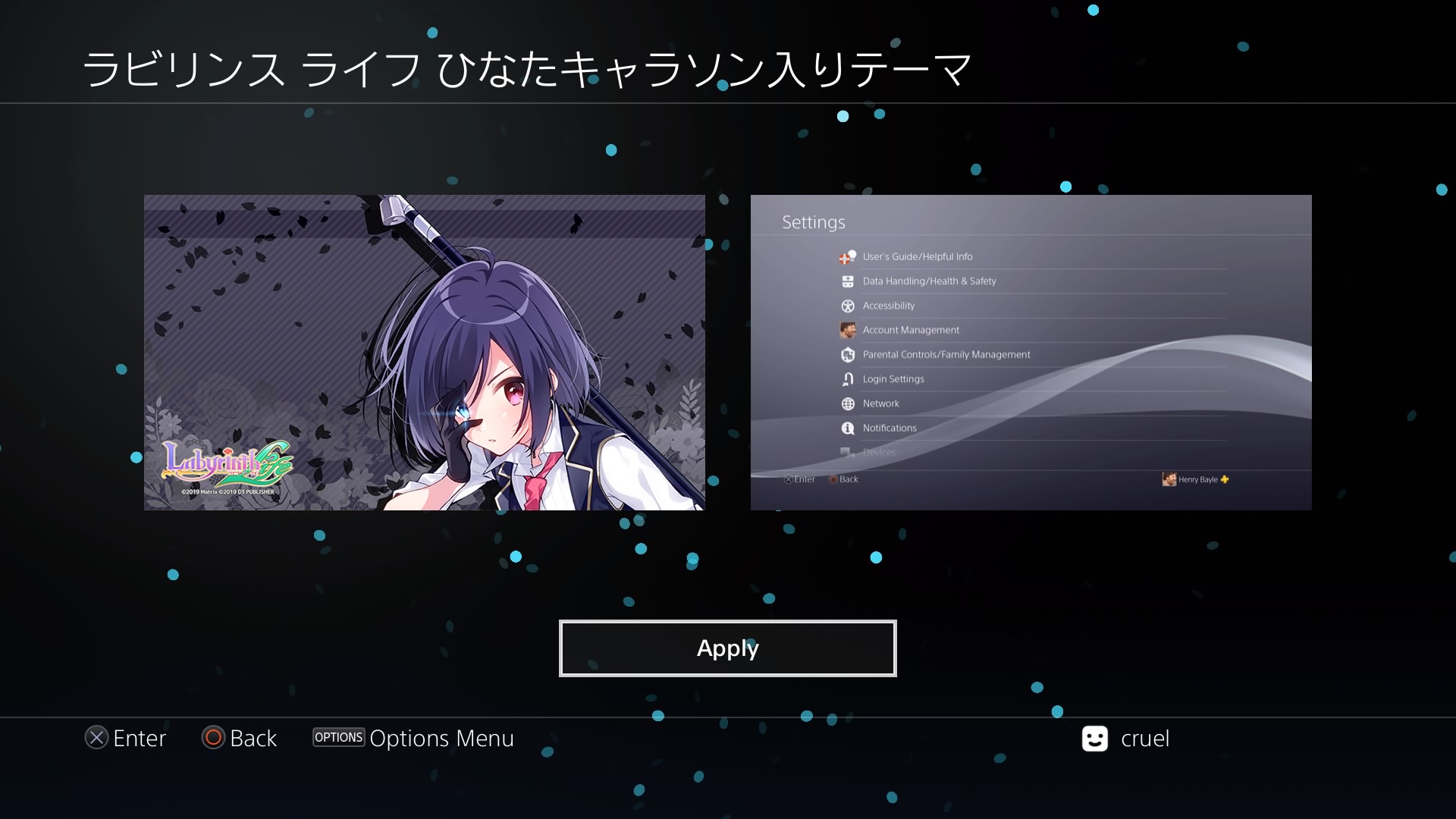The height and width of the screenshot is (819, 1456).
Task: Select the Labyrinth Life character artwork preview
Action: [424, 353]
